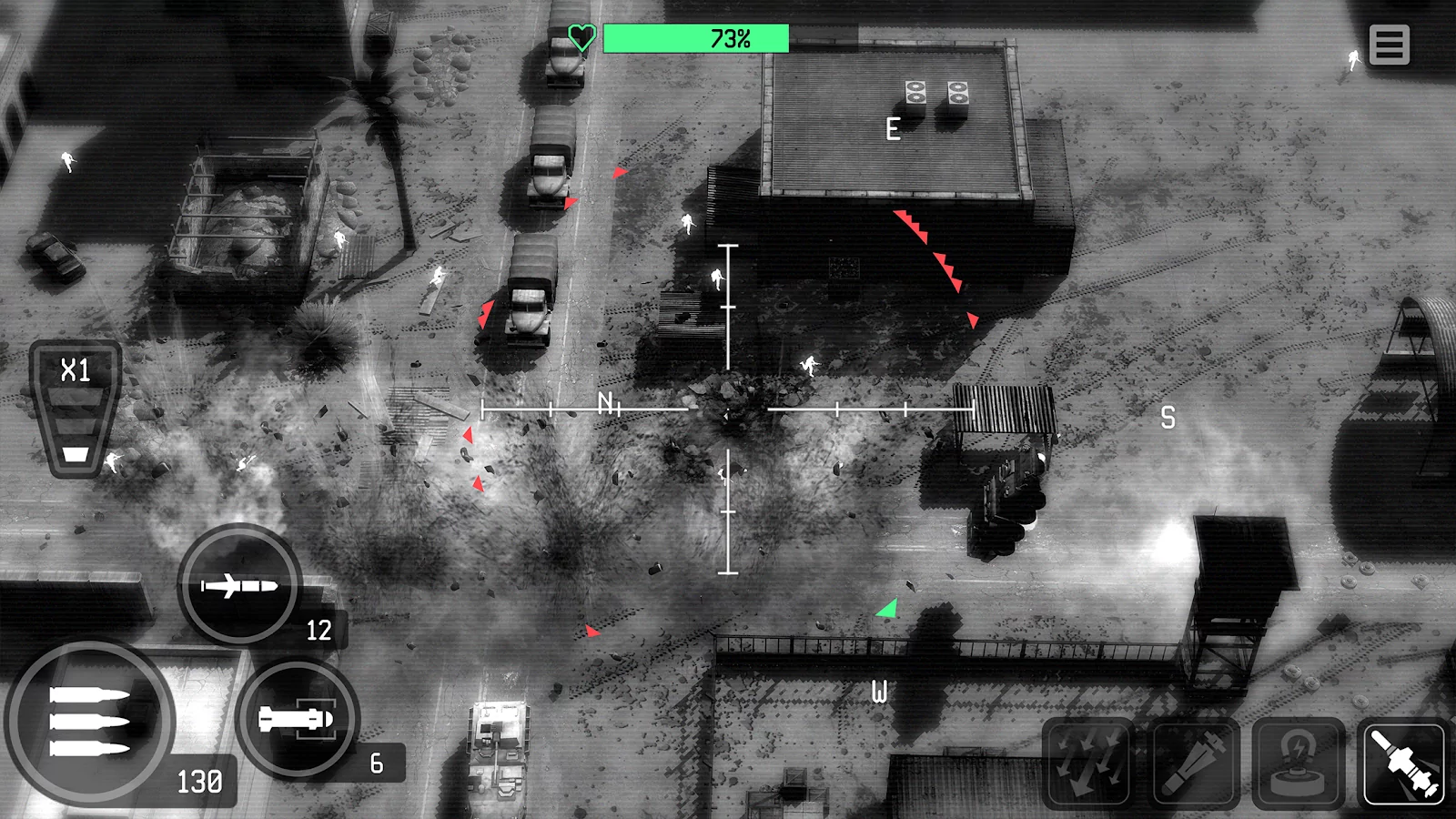Click the green arrow target marker
The height and width of the screenshot is (819, 1456).
click(x=887, y=608)
